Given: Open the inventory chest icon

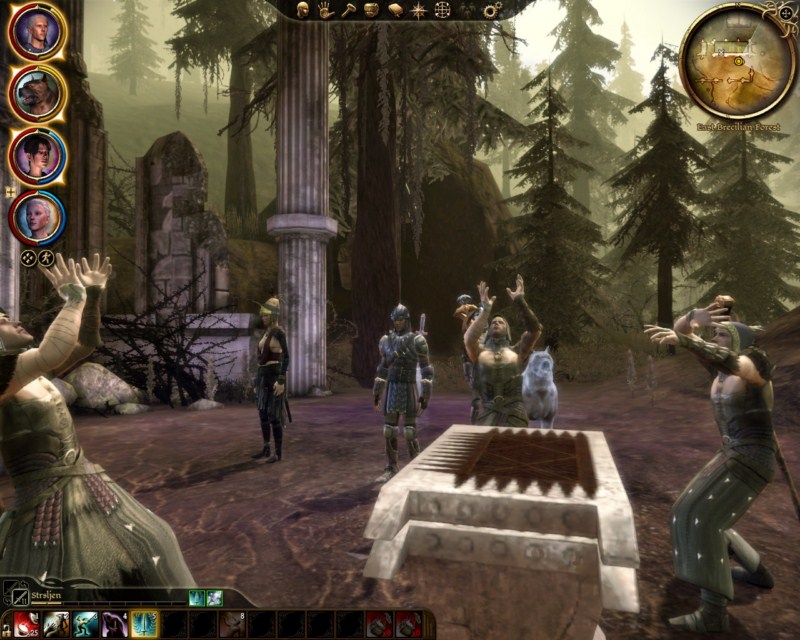Looking at the screenshot, I should pyautogui.click(x=370, y=10).
